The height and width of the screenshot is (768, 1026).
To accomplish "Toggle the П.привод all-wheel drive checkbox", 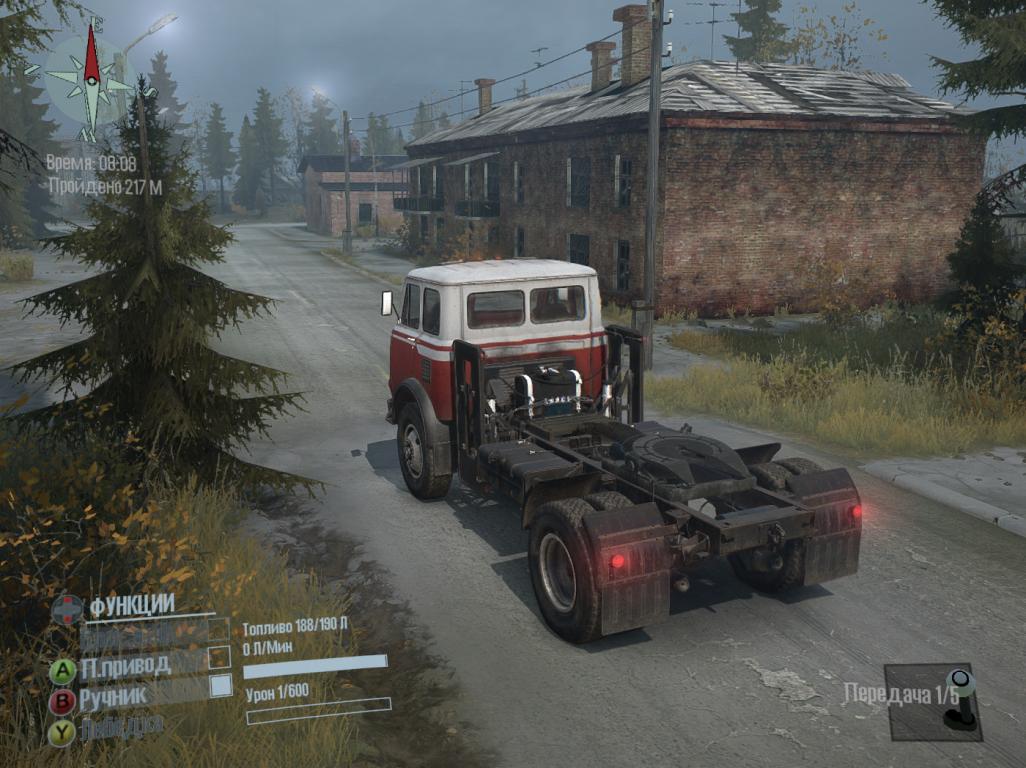I will coord(219,658).
